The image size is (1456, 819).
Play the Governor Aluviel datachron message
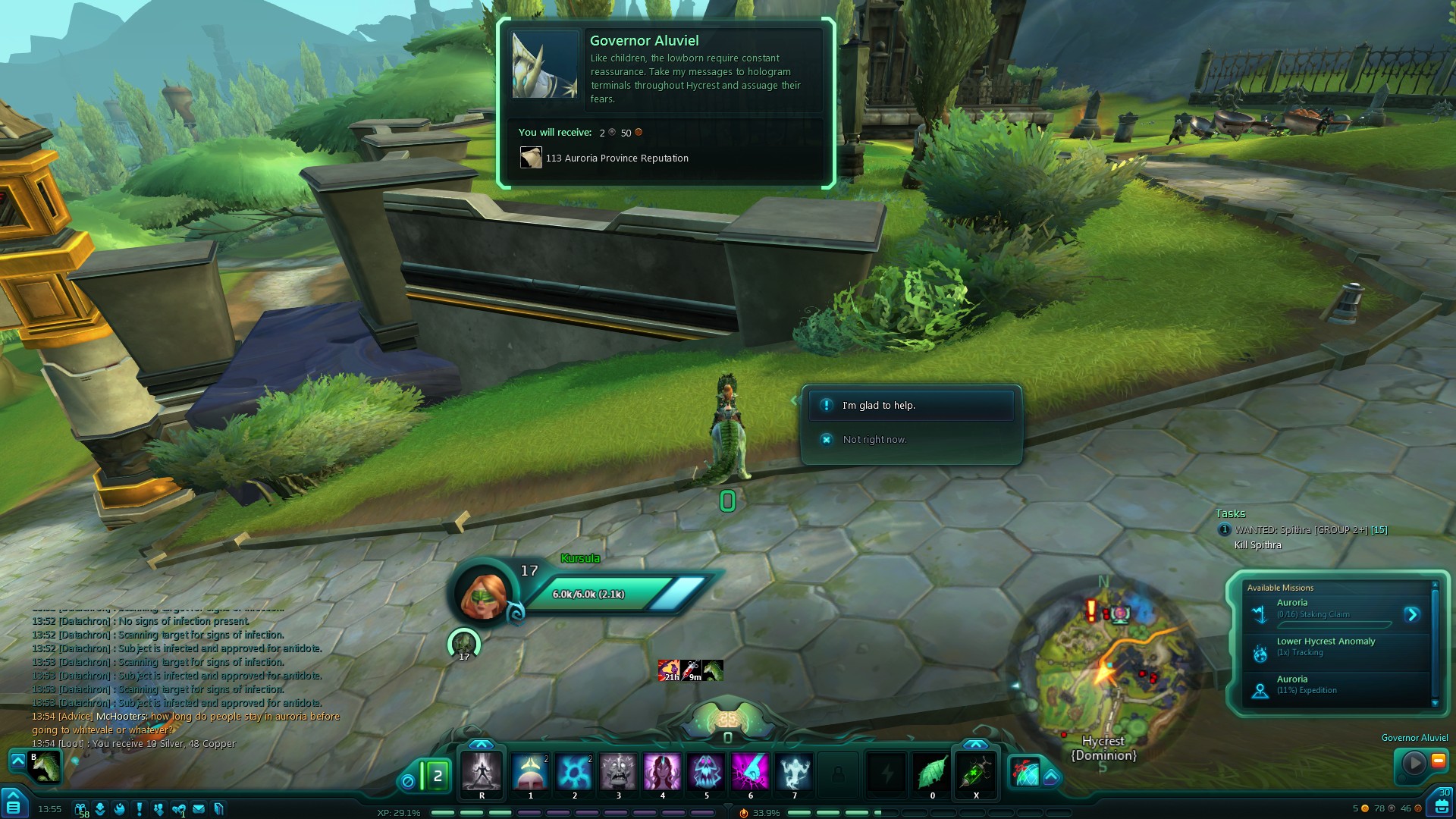[x=1413, y=762]
